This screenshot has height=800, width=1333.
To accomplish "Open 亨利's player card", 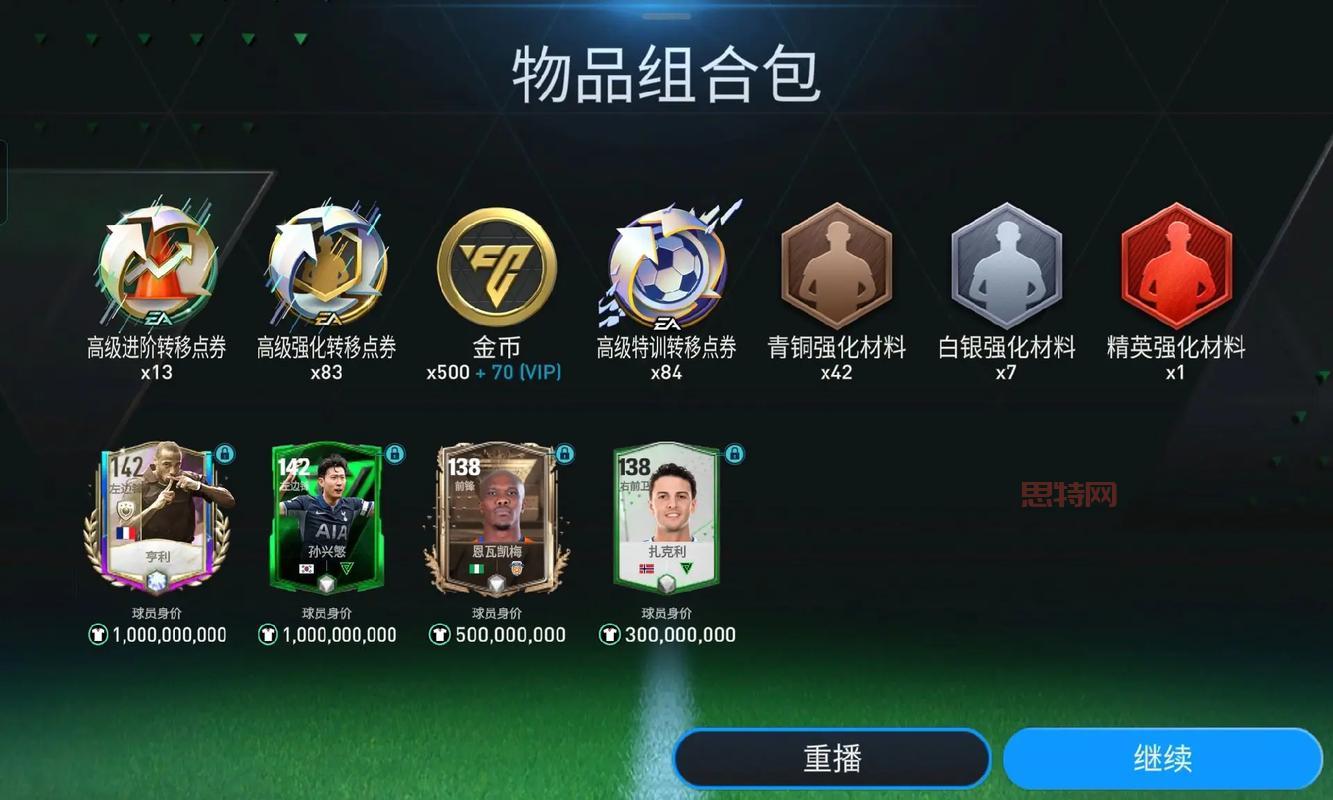I will click(x=157, y=520).
